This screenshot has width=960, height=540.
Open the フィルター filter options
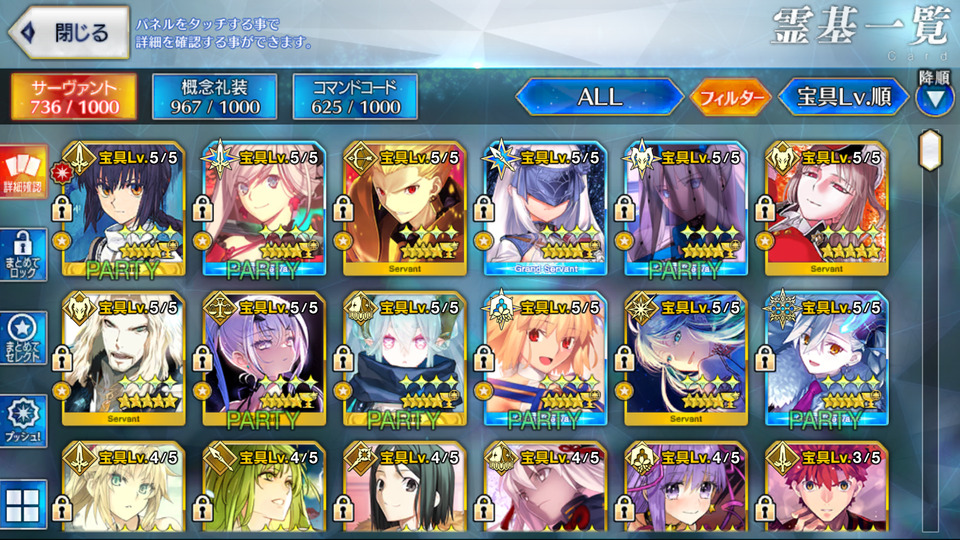click(x=729, y=97)
